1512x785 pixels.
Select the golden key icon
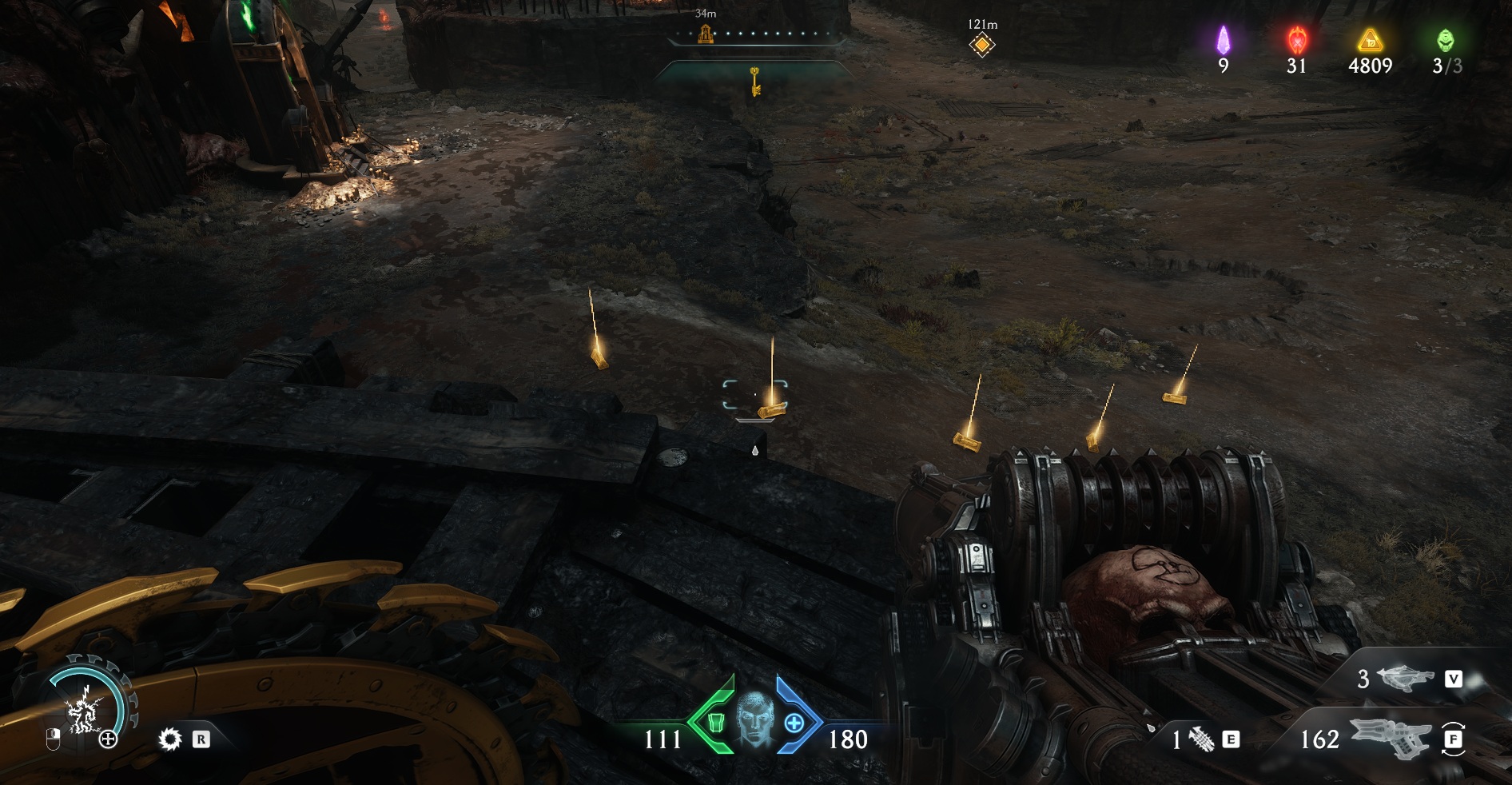(x=754, y=82)
